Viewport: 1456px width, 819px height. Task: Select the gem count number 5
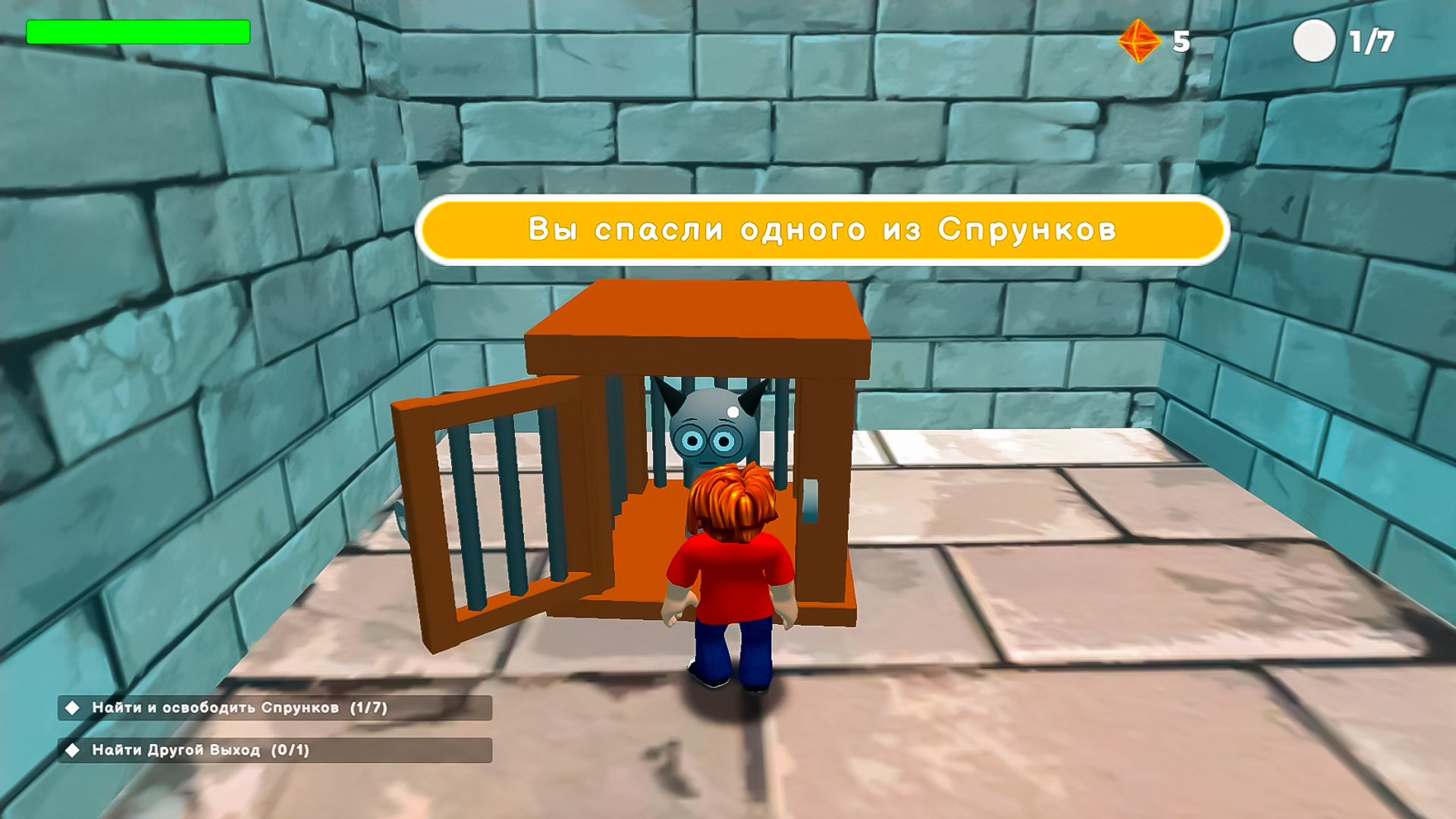pyautogui.click(x=1181, y=42)
